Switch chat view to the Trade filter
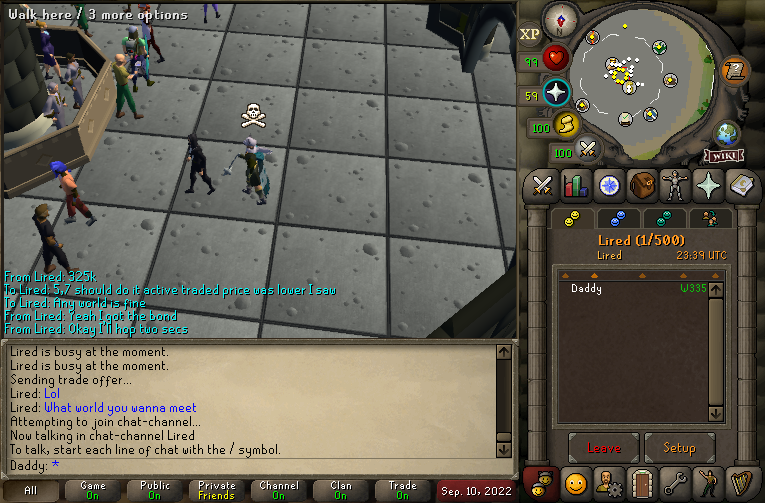Viewport: 765px width, 503px height. 403,490
